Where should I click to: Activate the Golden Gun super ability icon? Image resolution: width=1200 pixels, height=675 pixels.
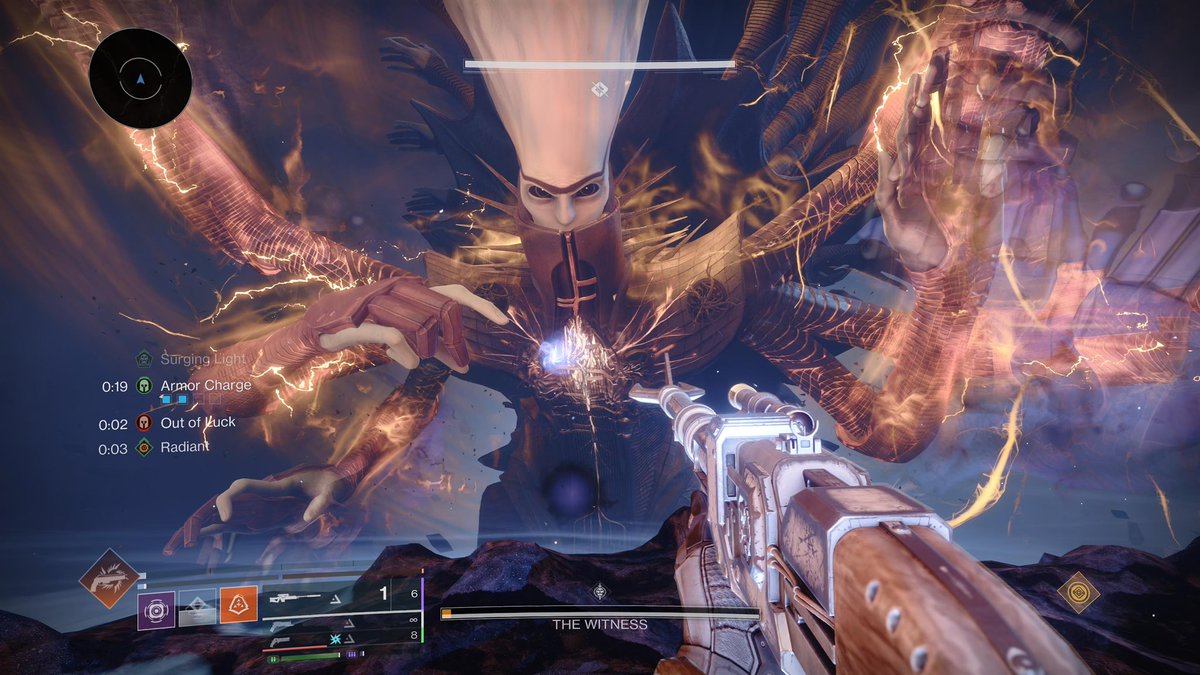coord(110,579)
